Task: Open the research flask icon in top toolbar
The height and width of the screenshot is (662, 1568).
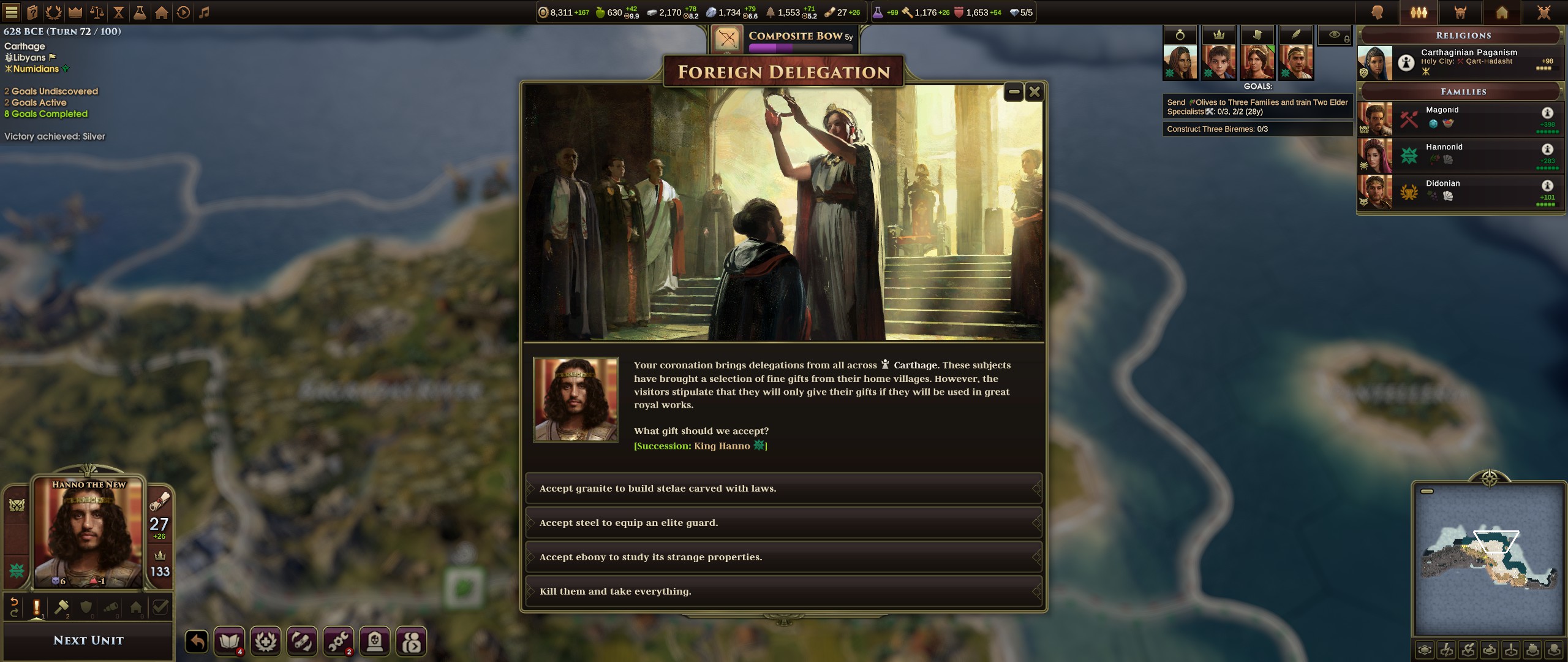Action: click(140, 11)
